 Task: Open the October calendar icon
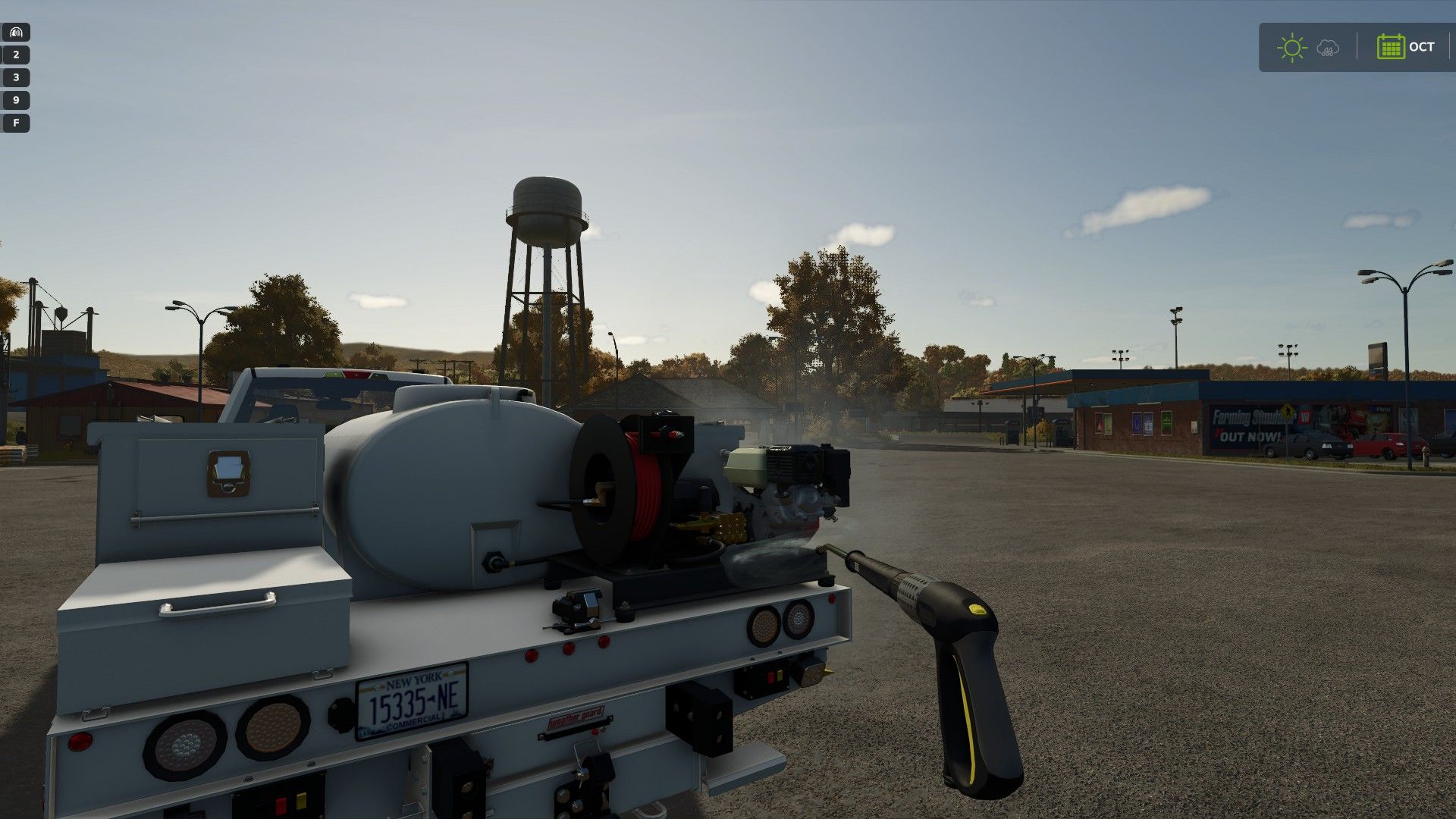(x=1391, y=47)
